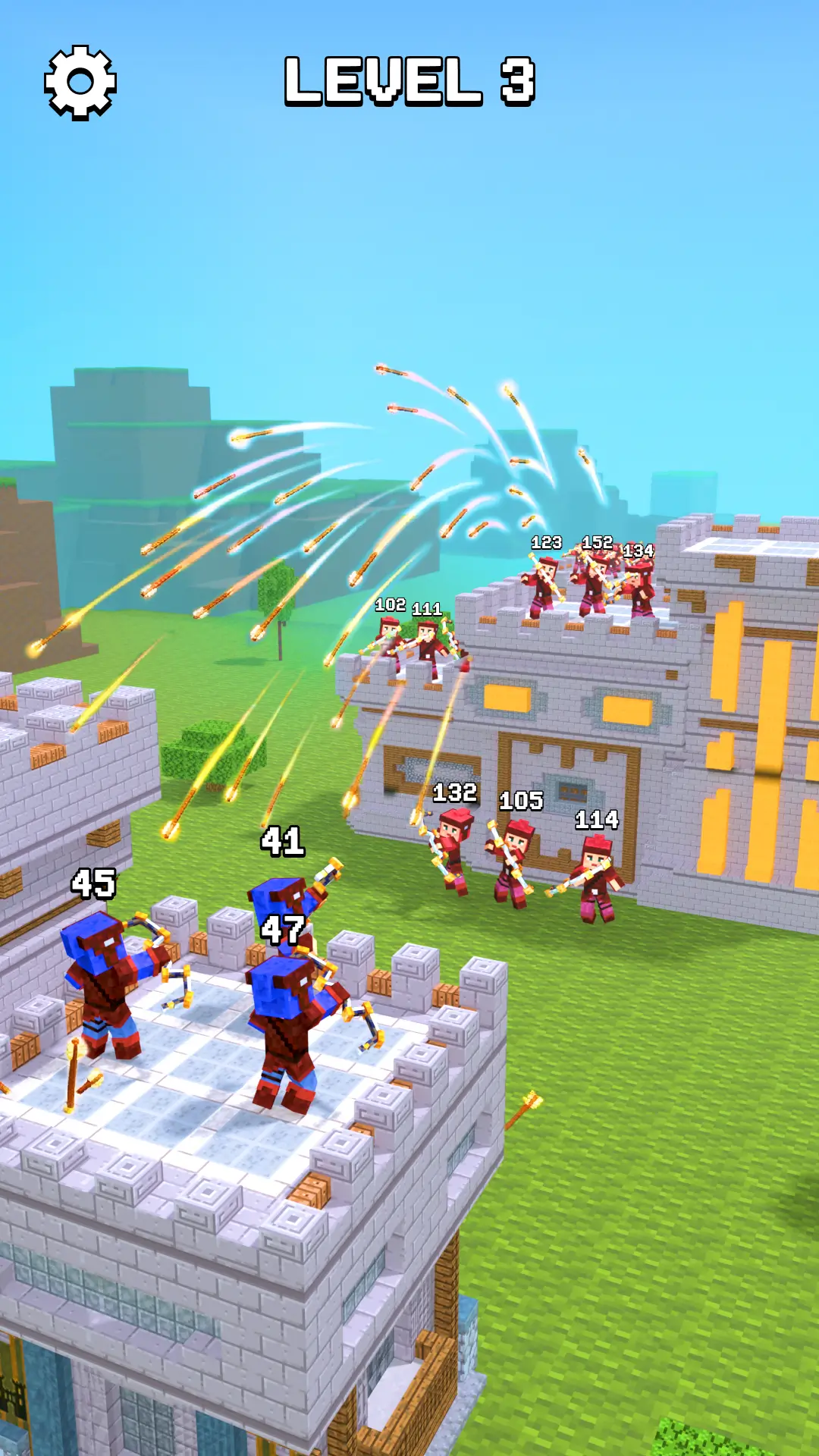Open the settings gear menu
Image resolution: width=819 pixels, height=1456 pixels.
[80, 82]
